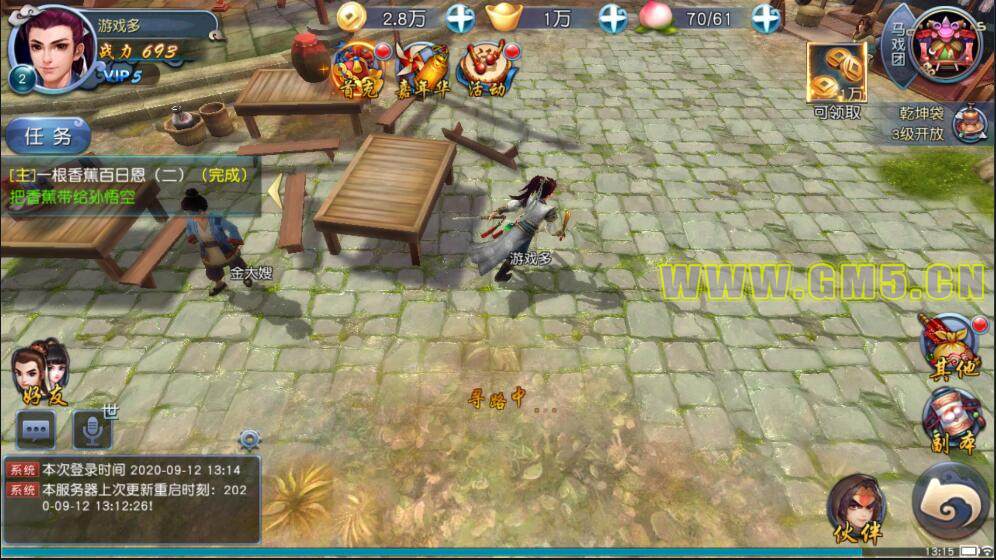Open the chat bubble button
This screenshot has height=560, width=996.
(36, 430)
